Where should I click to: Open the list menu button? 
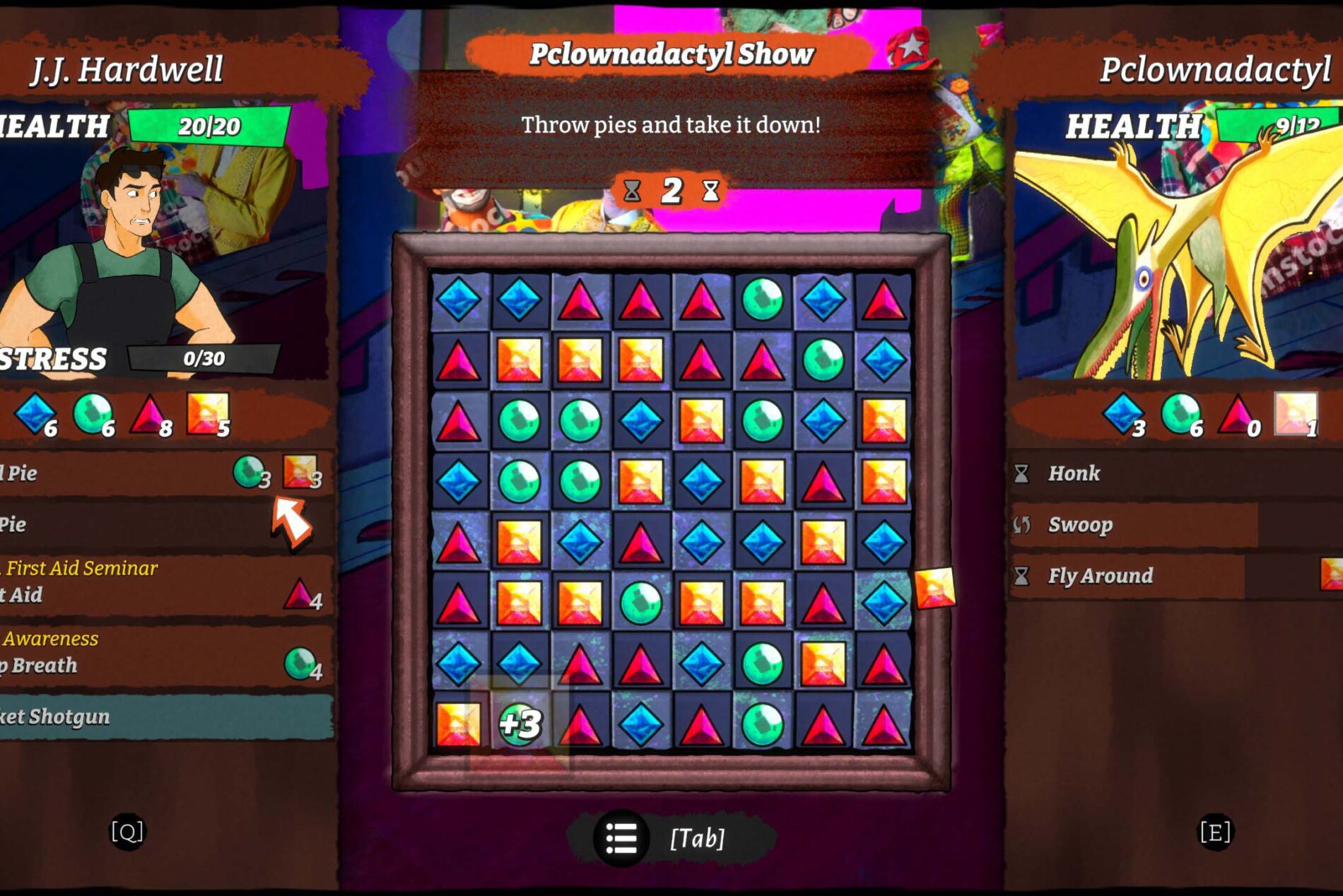click(621, 838)
